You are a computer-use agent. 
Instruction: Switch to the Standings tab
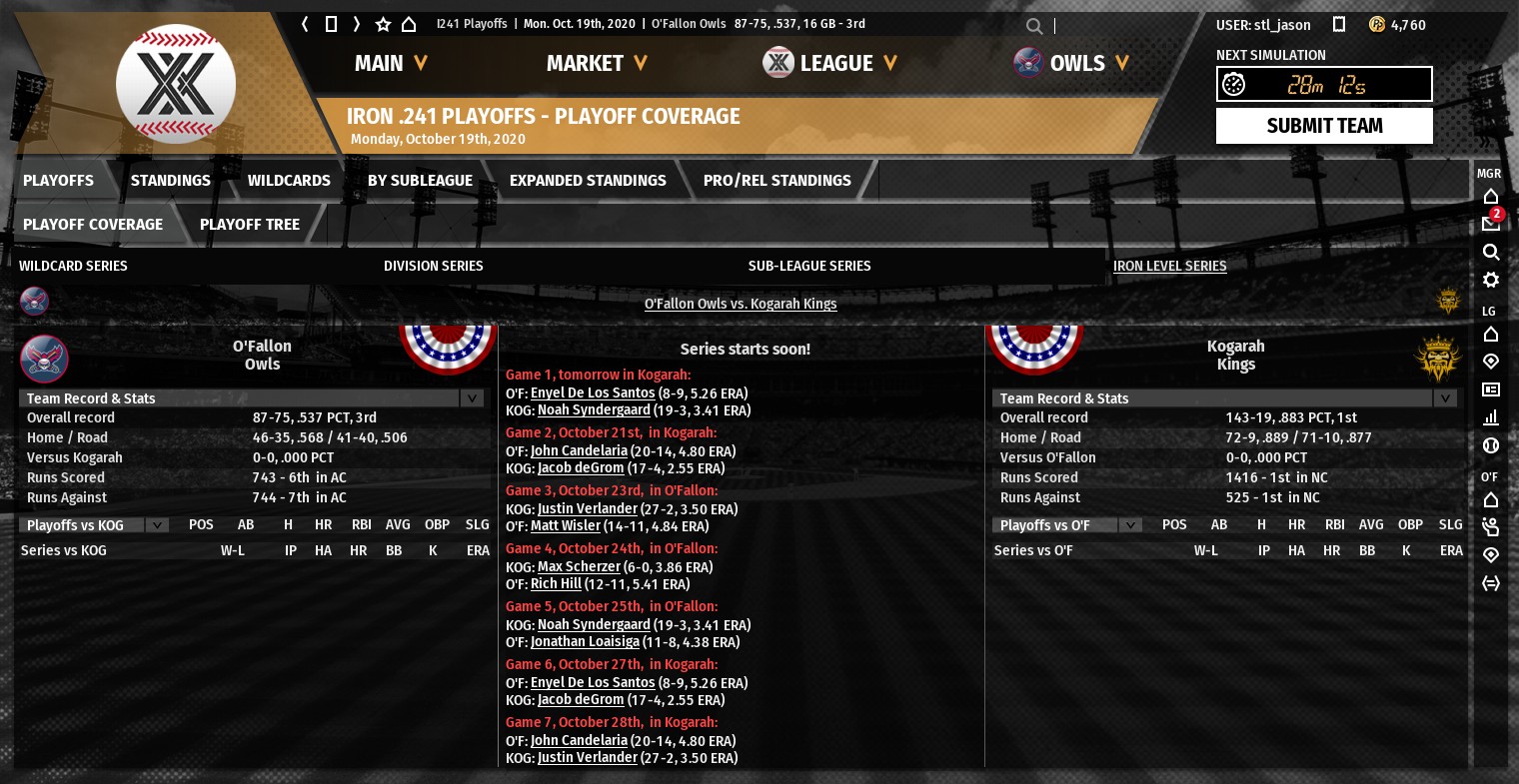click(x=170, y=181)
